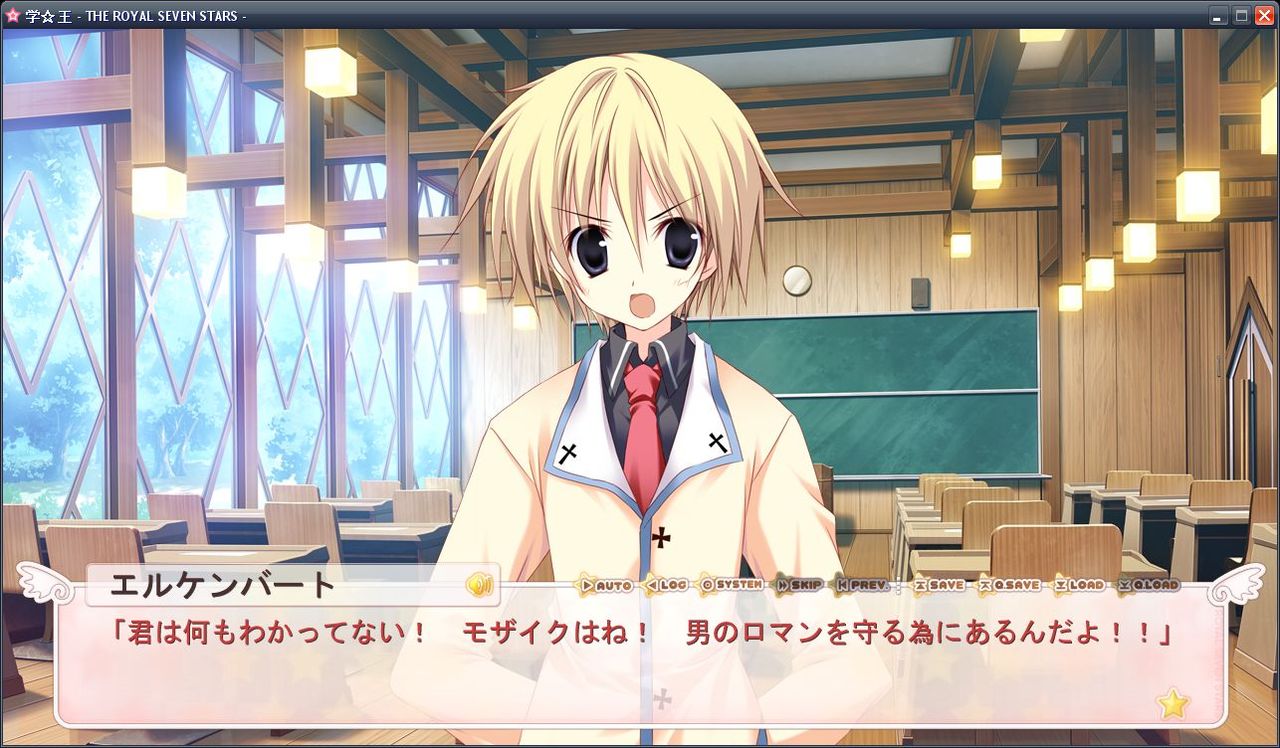
Task: Minimize the game window
Action: tap(1216, 15)
